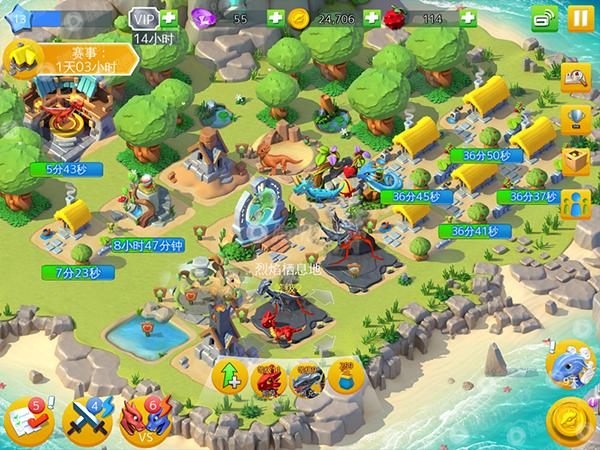600x450 pixels.
Task: Buy more gold coins via plus button
Action: pos(371,18)
